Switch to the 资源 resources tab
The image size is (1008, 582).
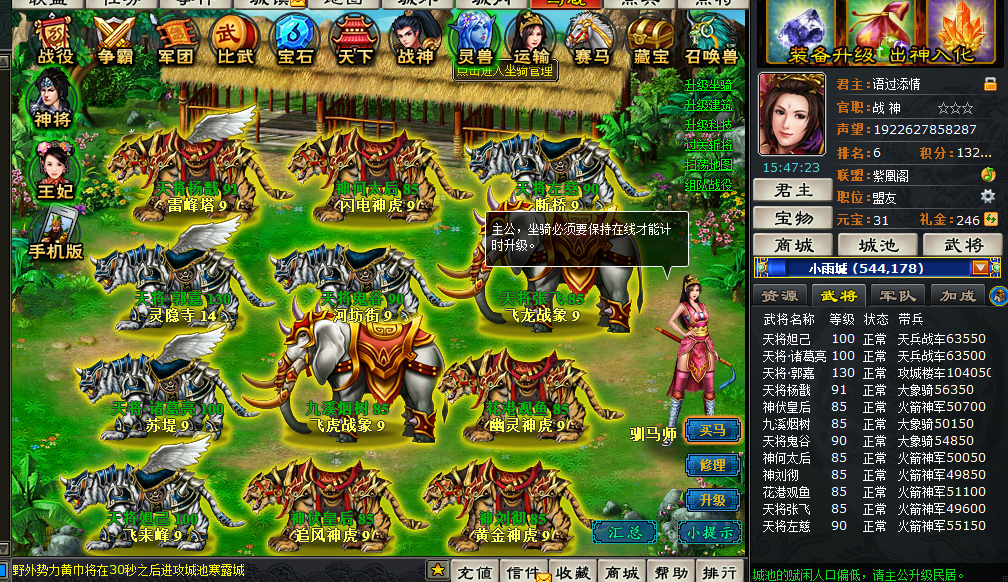(x=780, y=296)
